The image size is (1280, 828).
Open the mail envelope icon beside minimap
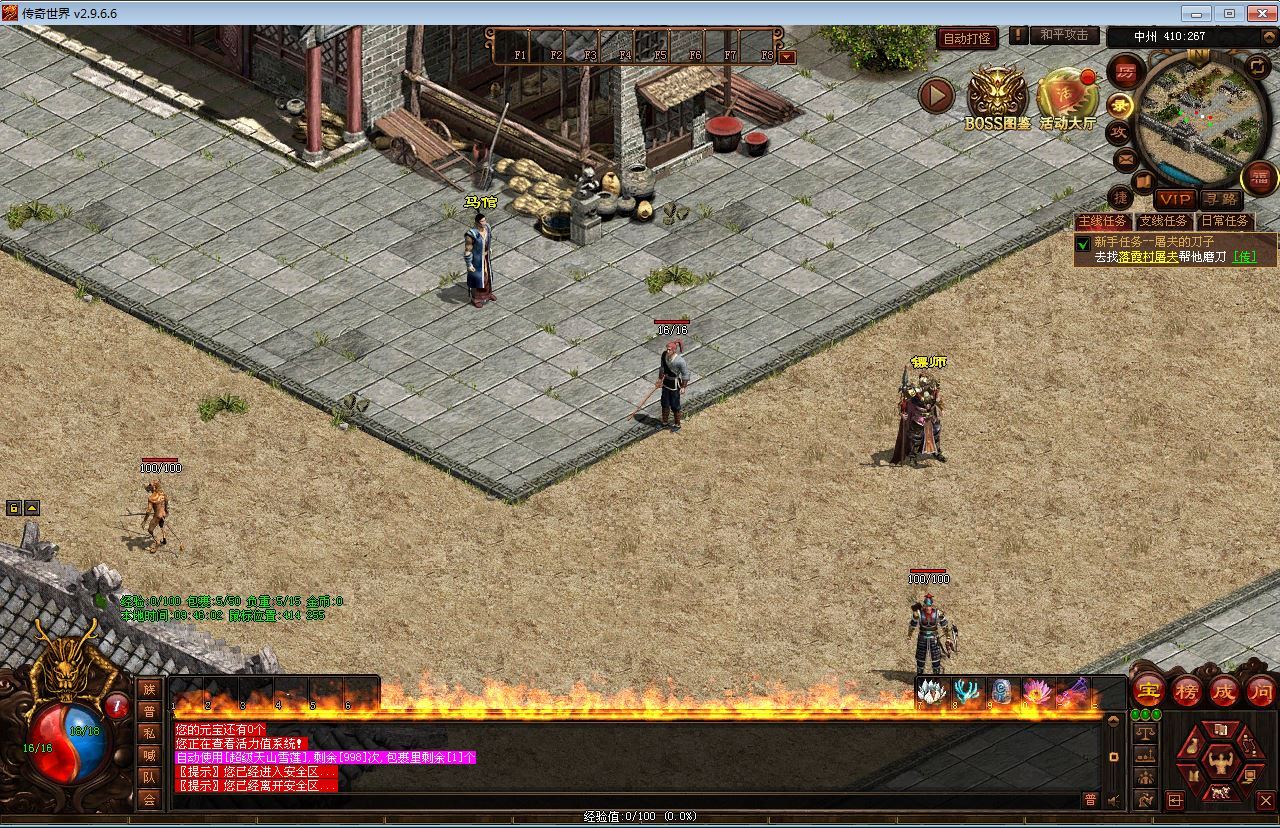[x=1125, y=159]
